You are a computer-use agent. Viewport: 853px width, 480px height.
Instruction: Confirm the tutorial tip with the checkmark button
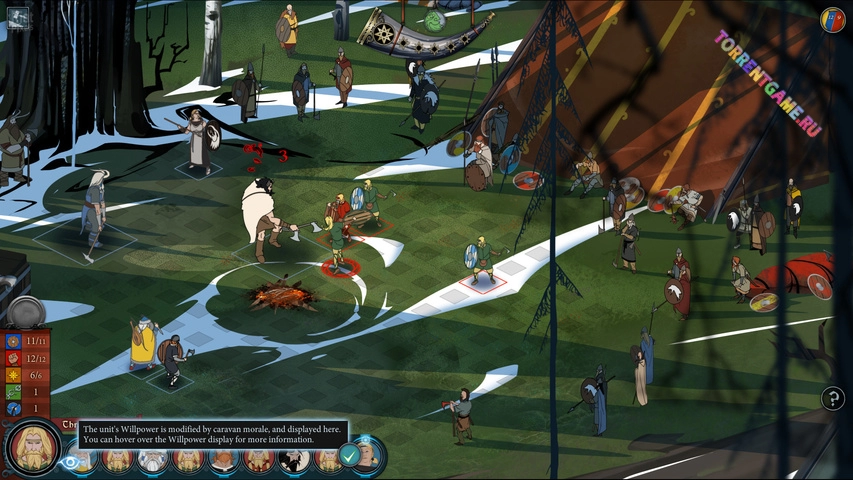[x=349, y=455]
